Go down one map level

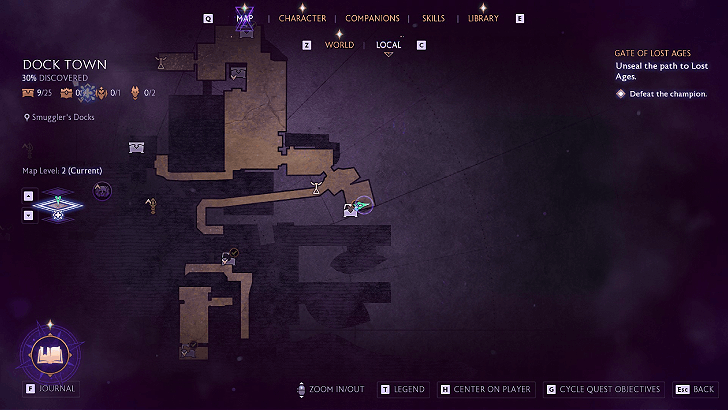(28, 215)
